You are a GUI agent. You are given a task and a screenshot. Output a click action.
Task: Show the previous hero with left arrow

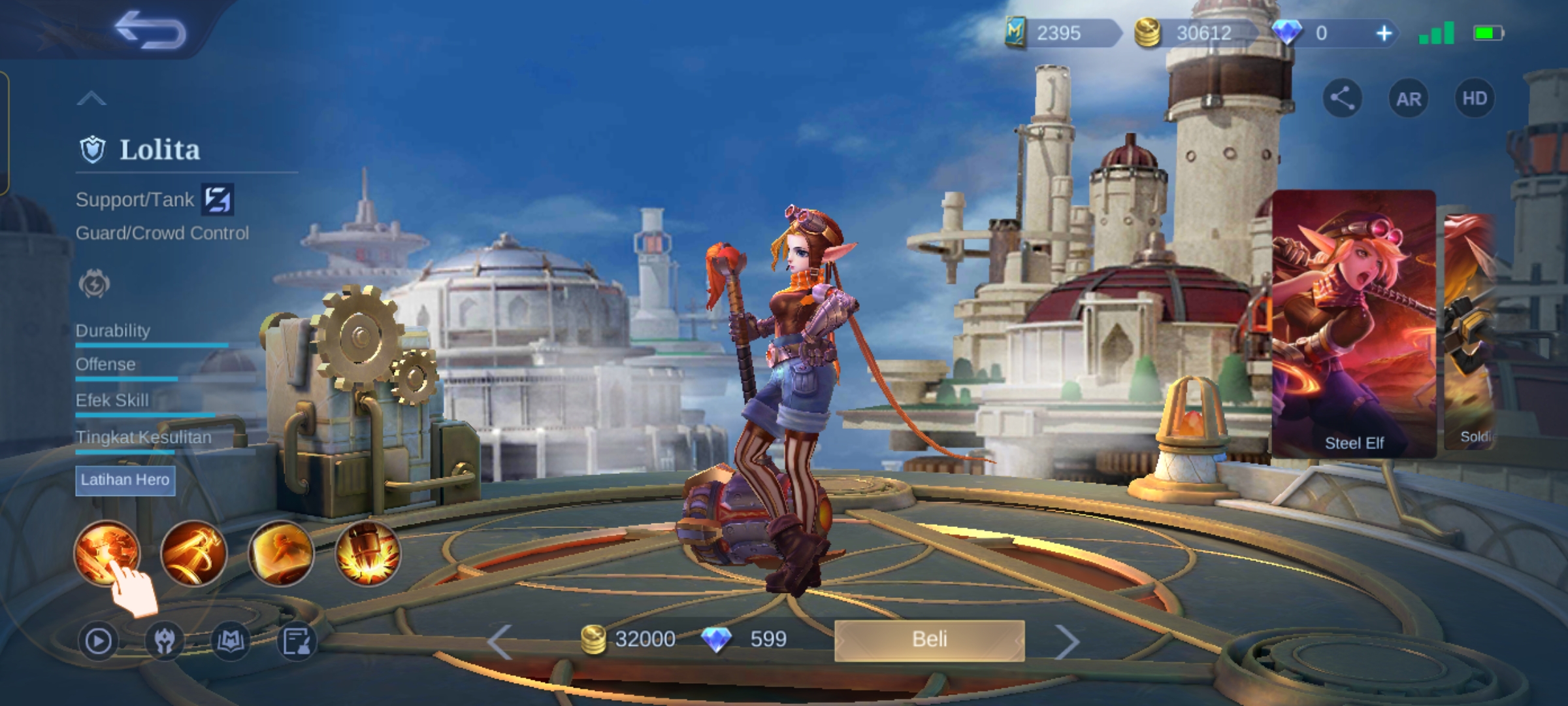tap(500, 642)
